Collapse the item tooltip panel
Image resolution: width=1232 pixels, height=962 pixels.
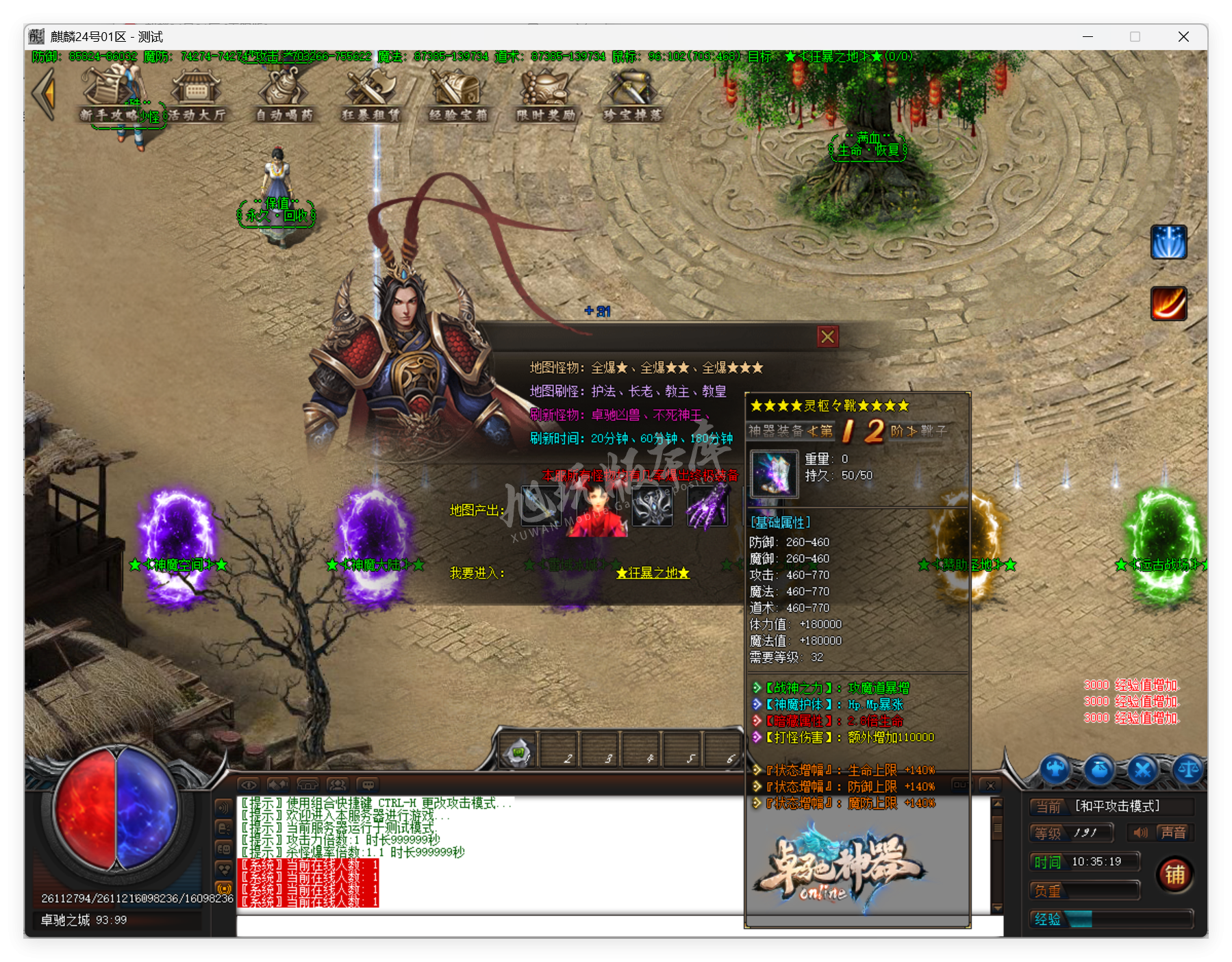990,785
